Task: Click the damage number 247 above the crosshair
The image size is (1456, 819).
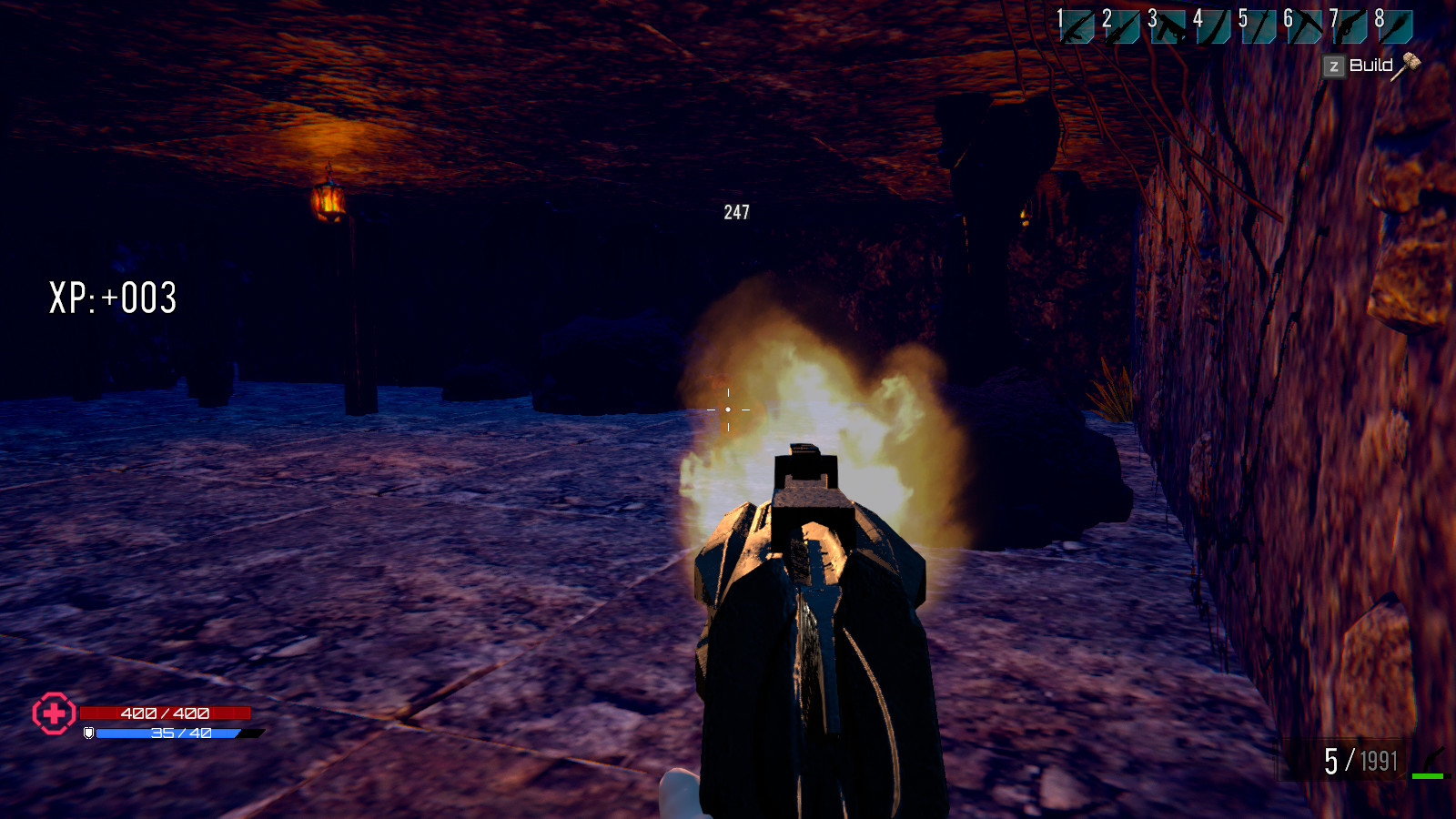Action: coord(735,214)
